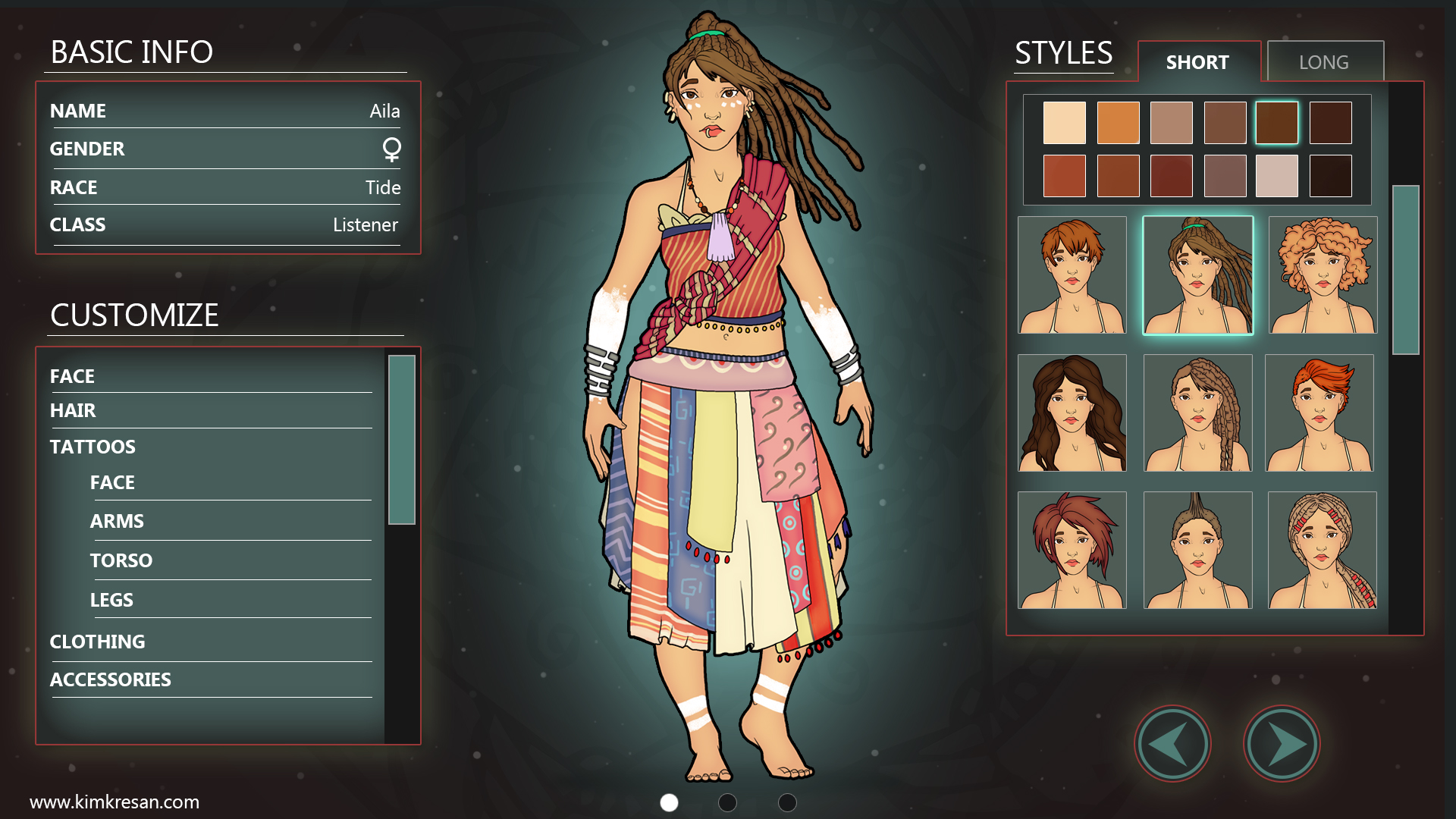Open the HAIR customization option

click(73, 410)
